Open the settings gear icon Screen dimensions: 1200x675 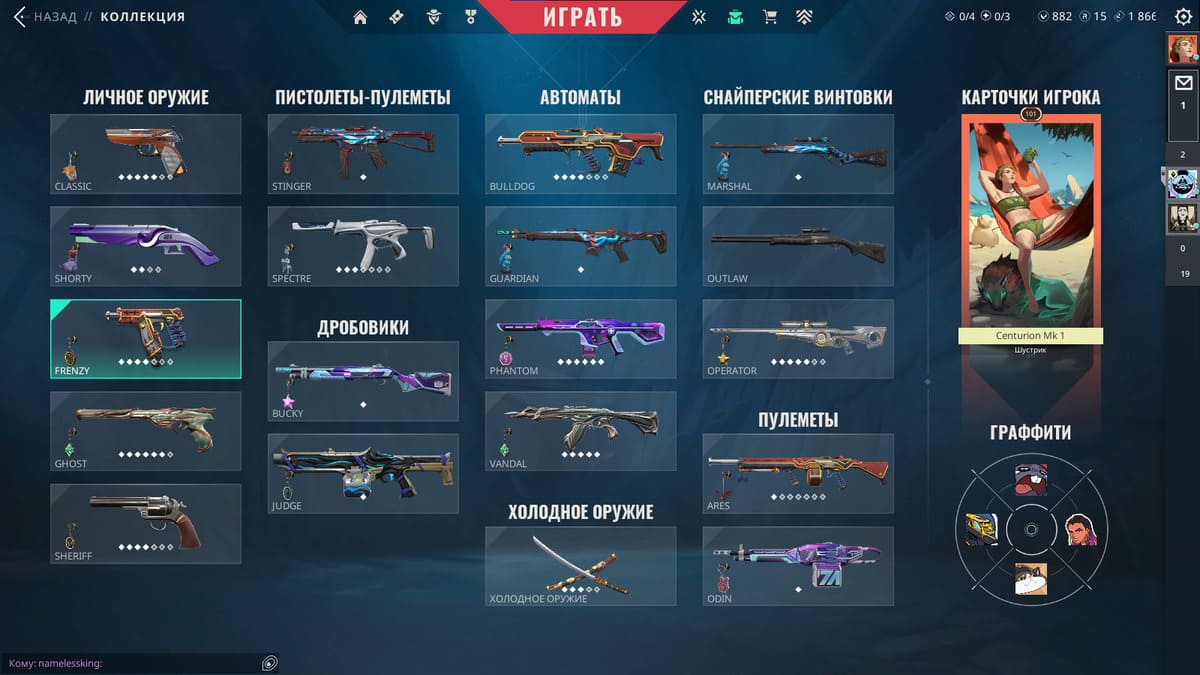coord(1183,17)
